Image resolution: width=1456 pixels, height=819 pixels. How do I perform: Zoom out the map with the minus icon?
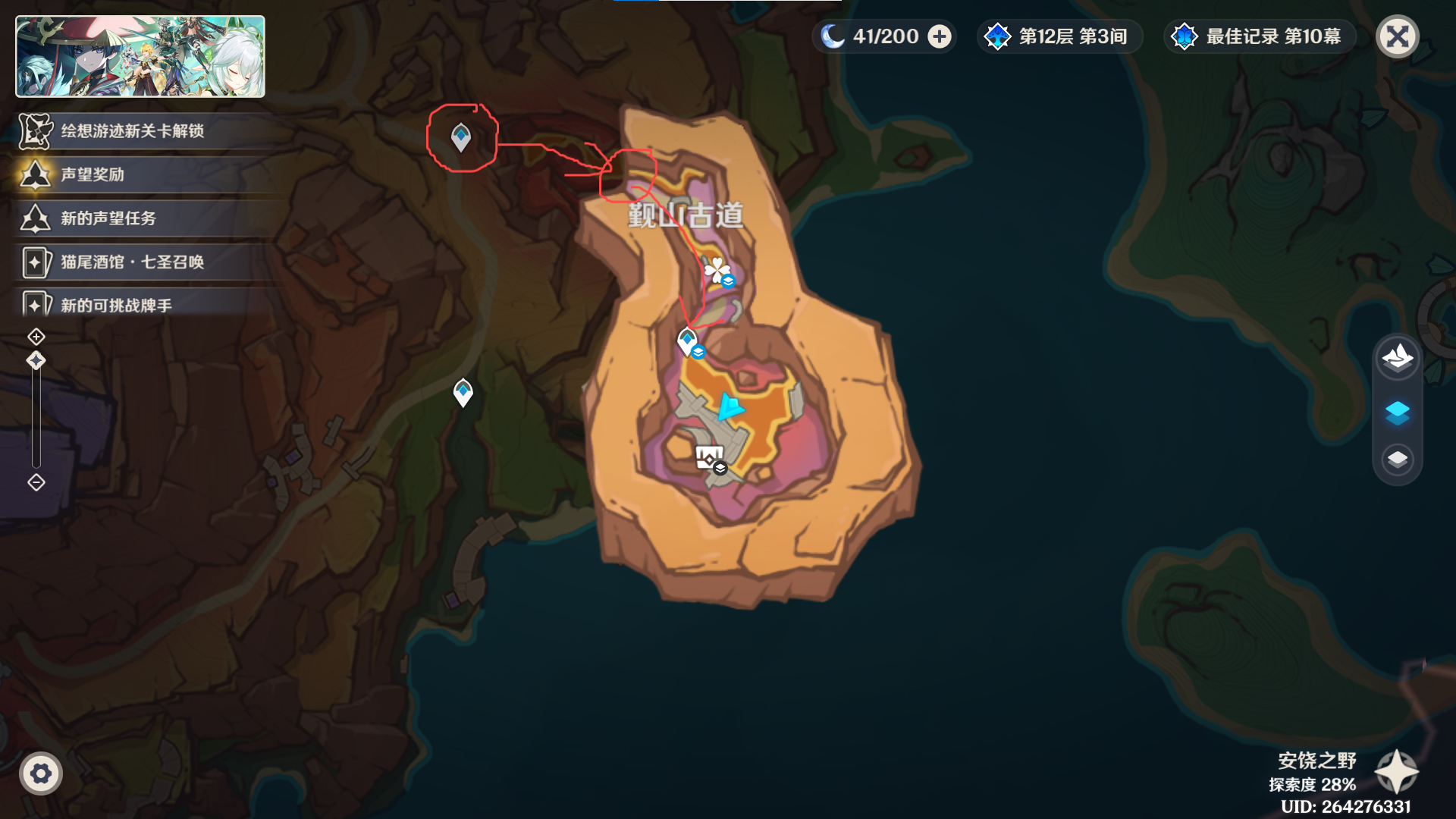36,482
